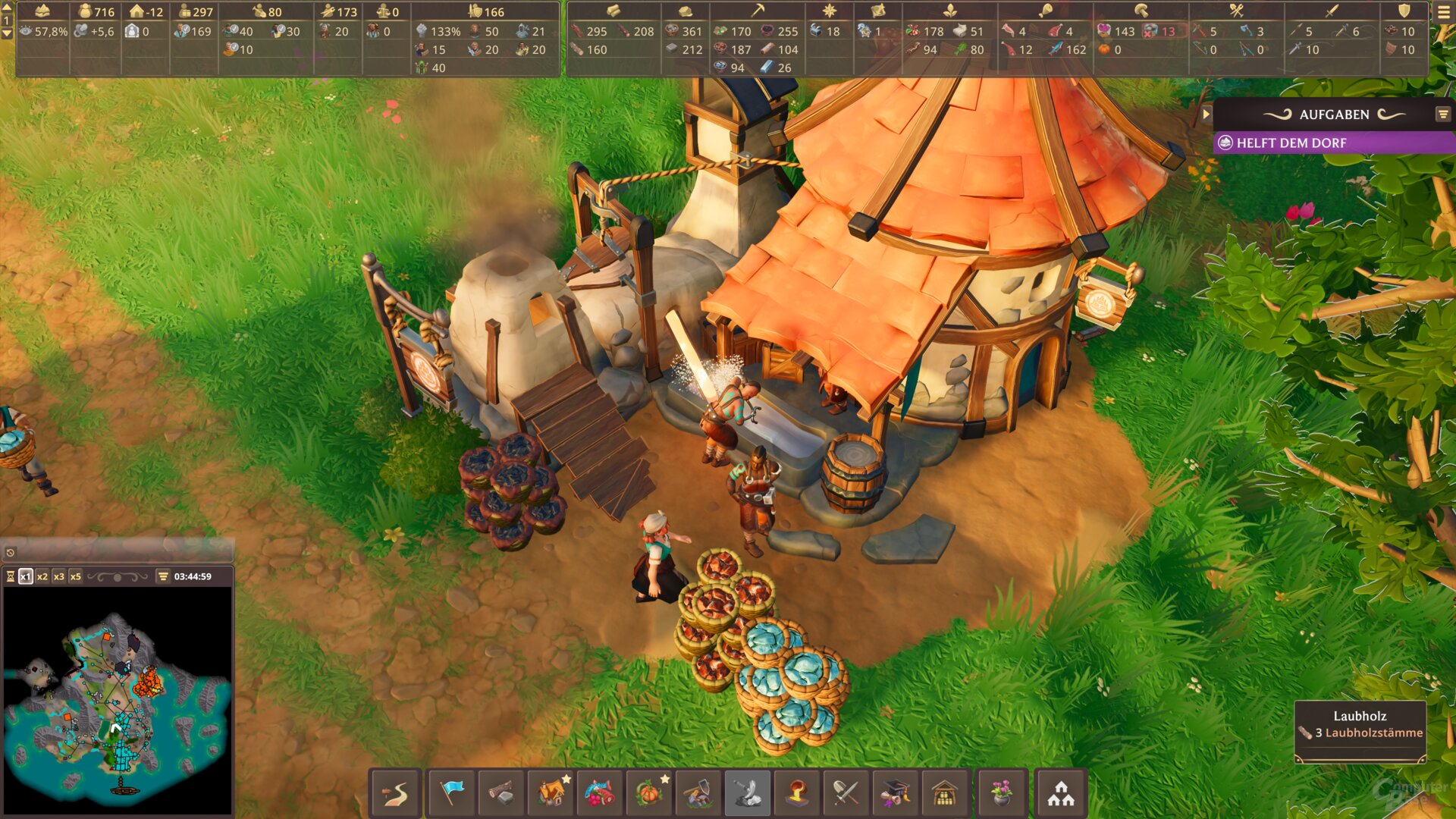Open the log and stone building category

[500, 793]
